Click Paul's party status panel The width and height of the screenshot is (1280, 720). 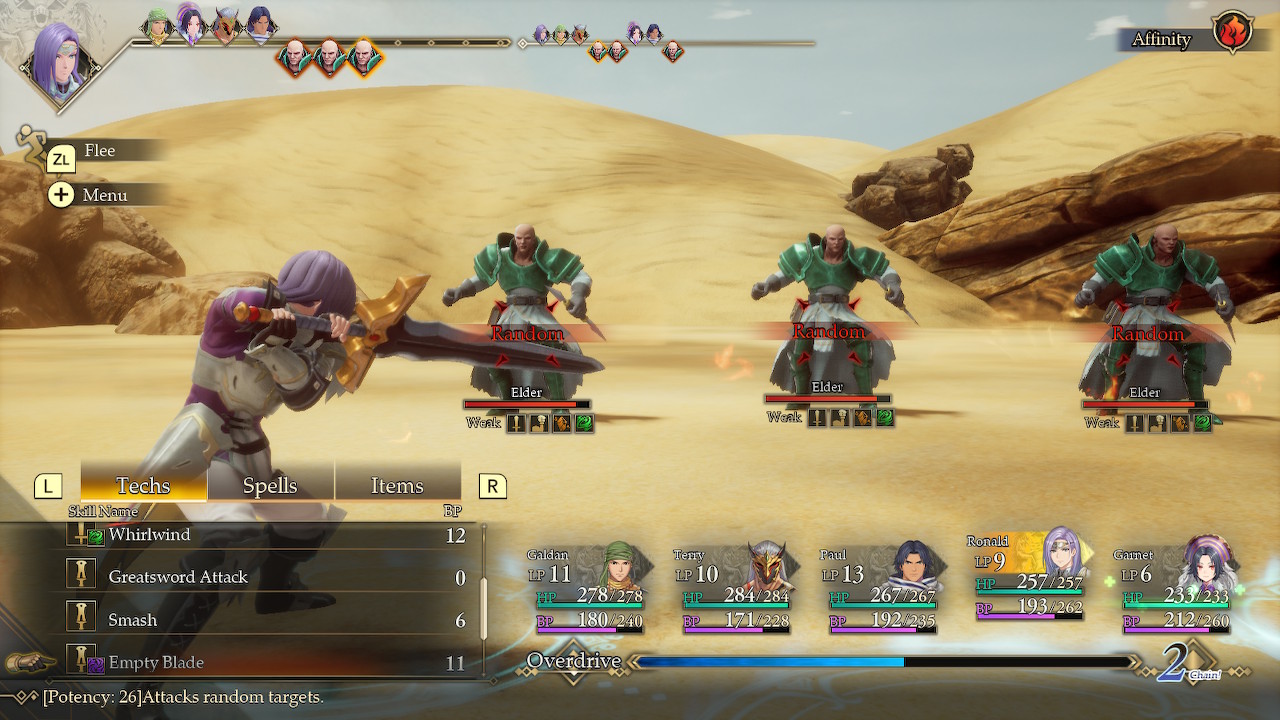[879, 590]
